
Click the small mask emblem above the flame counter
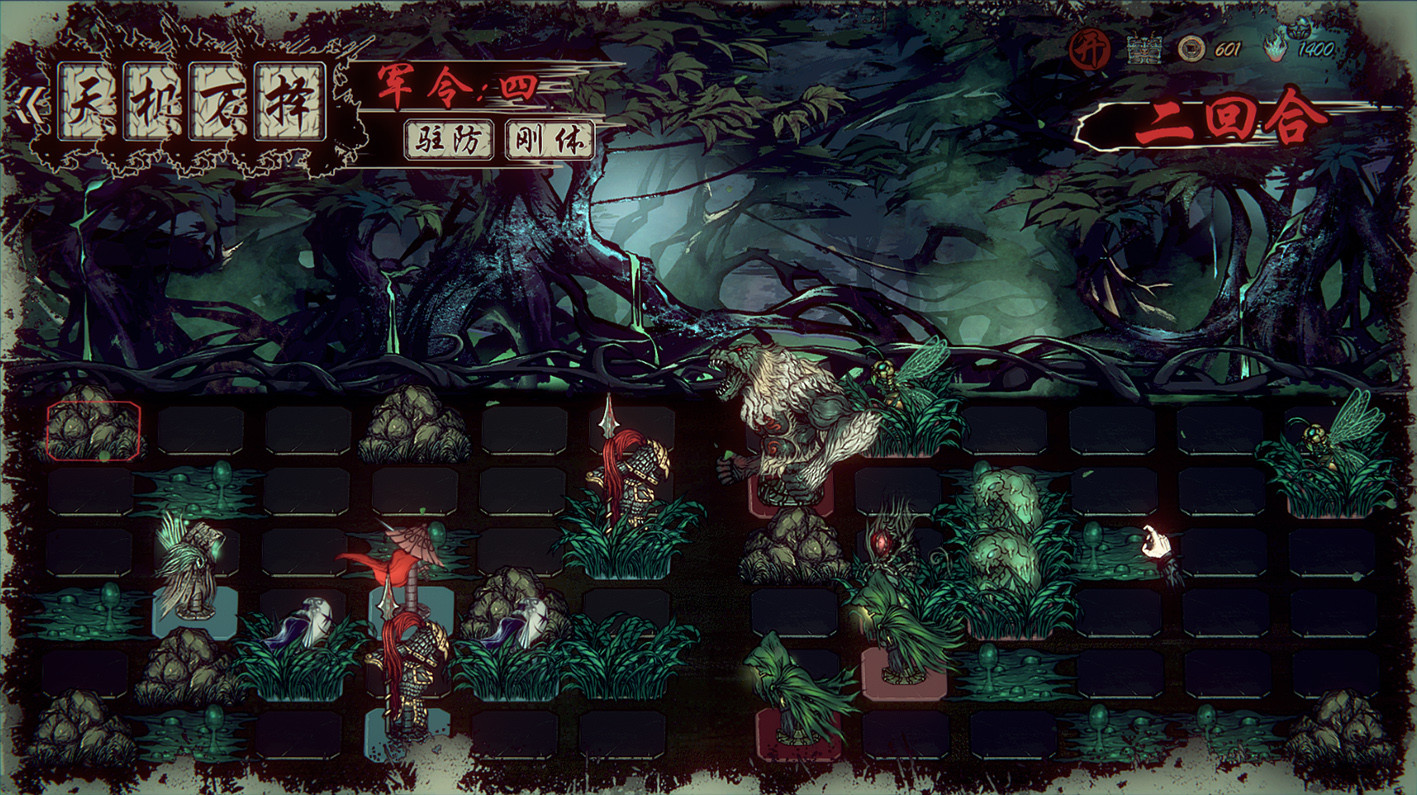[x=1301, y=28]
